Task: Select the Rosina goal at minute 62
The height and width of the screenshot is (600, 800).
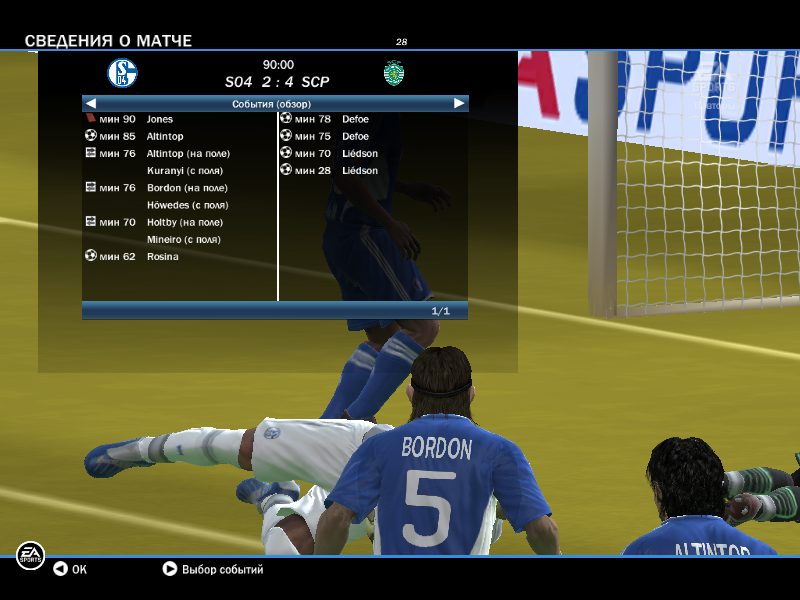Action: pos(163,256)
